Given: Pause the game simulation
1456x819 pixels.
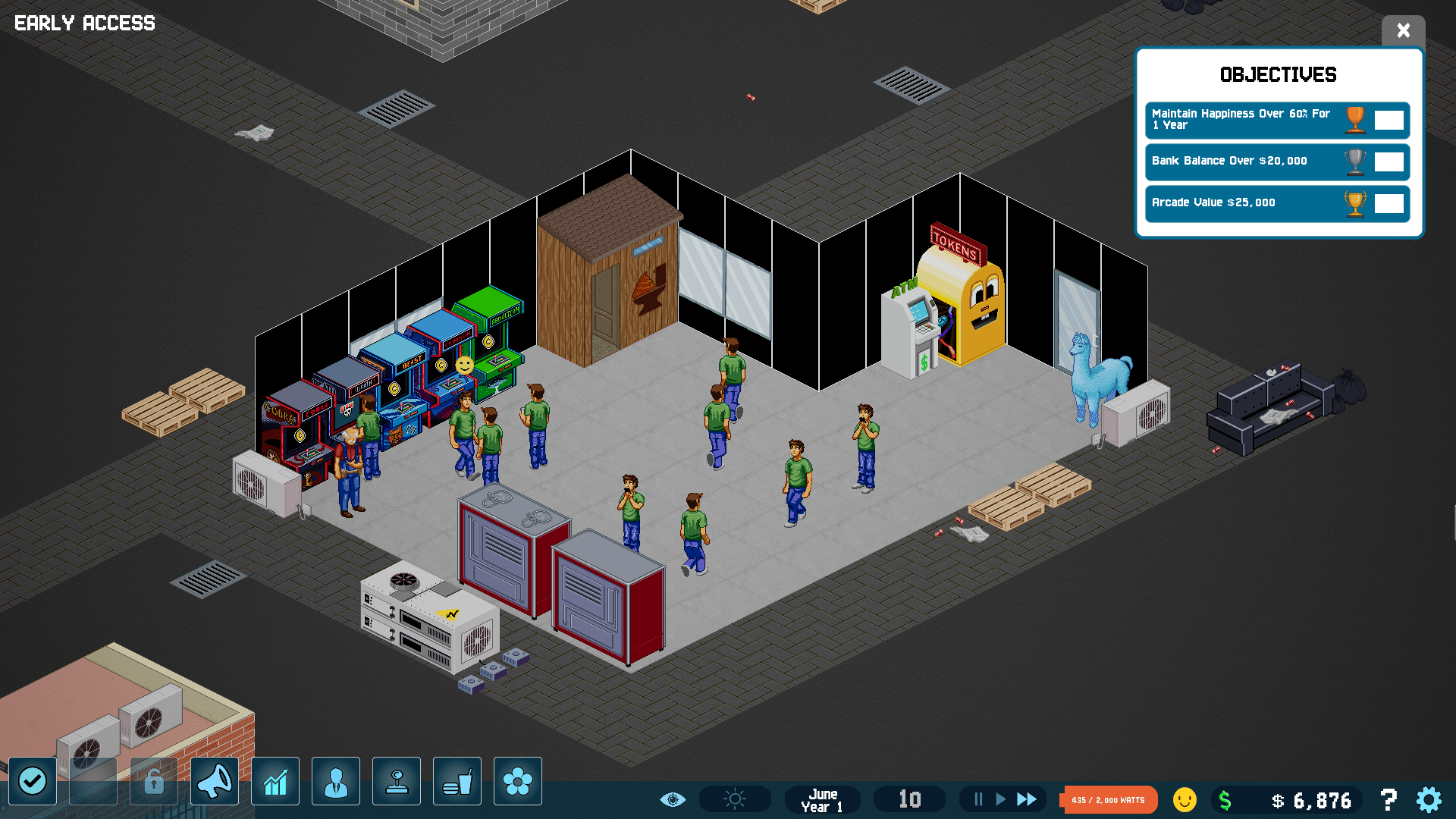Looking at the screenshot, I should point(978,799).
